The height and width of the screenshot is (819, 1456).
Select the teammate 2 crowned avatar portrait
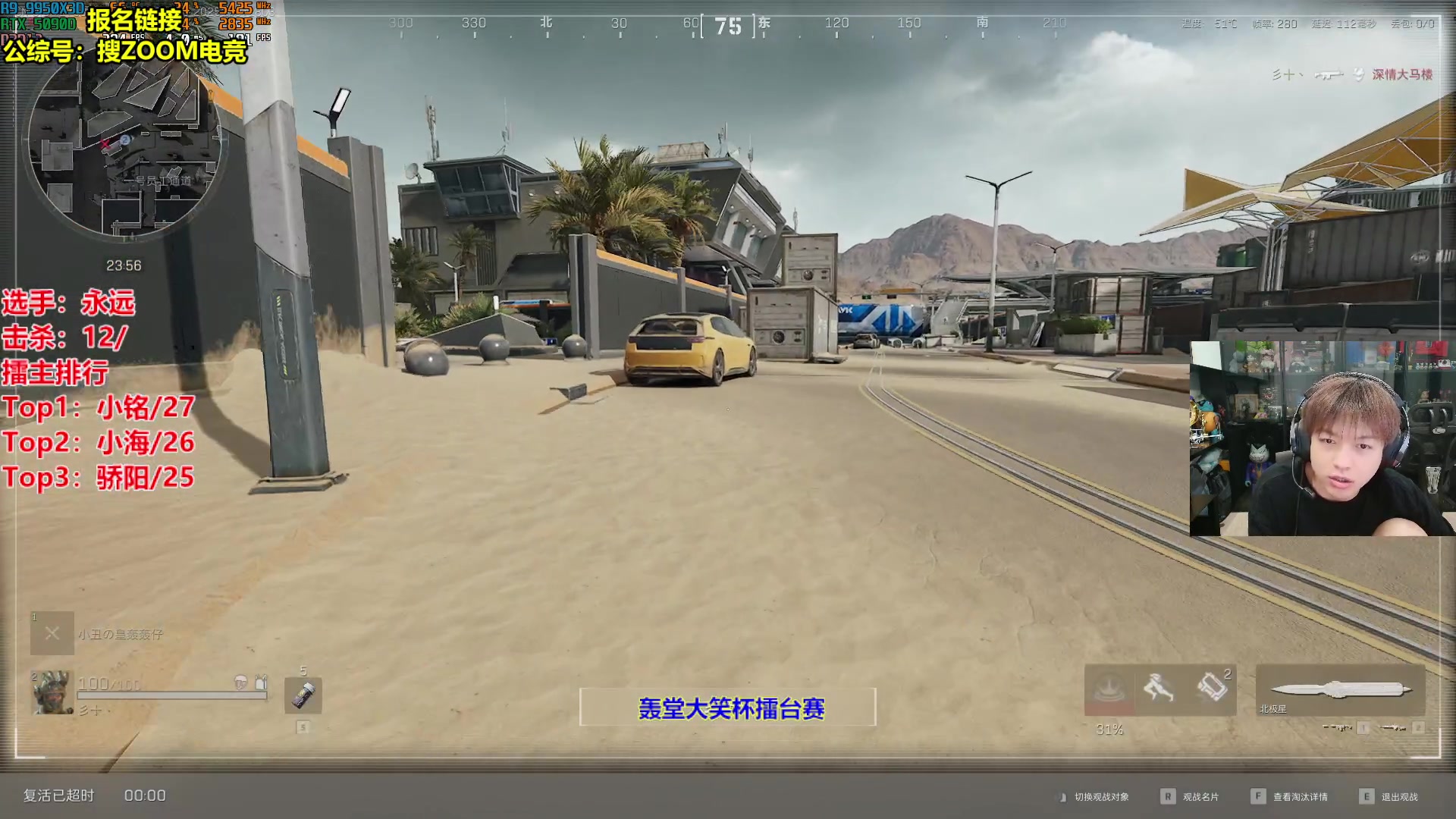[x=52, y=692]
